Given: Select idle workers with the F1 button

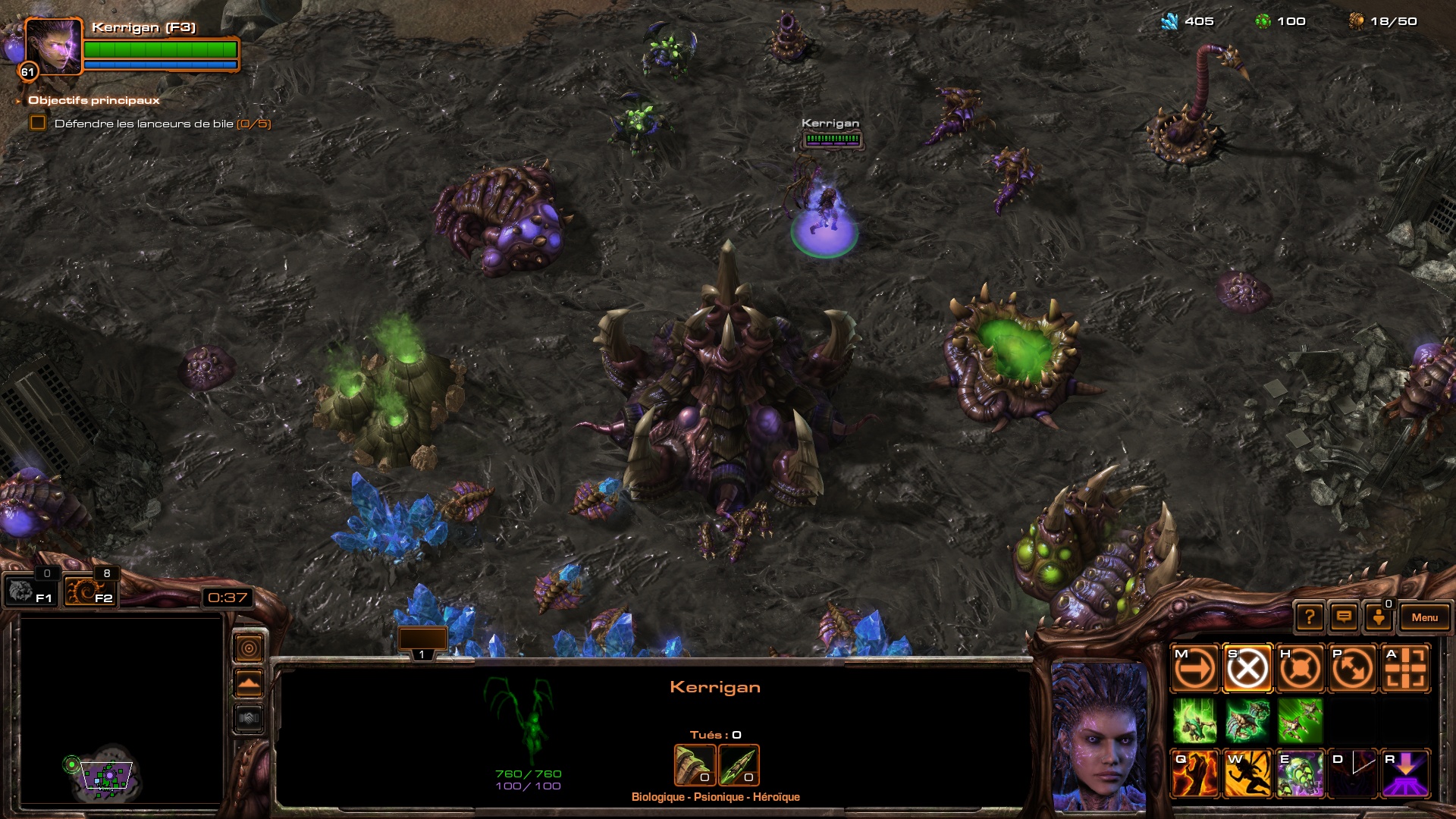Looking at the screenshot, I should (30, 591).
